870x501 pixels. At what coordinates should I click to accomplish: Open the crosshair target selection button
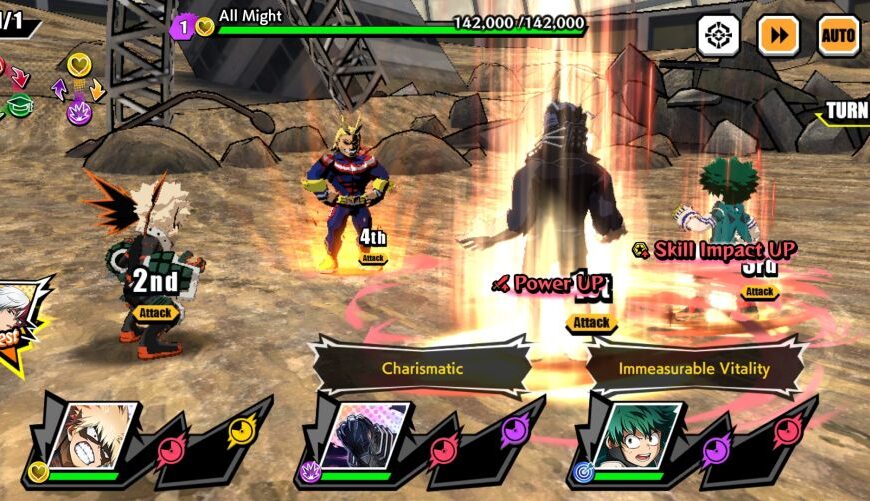coord(718,36)
